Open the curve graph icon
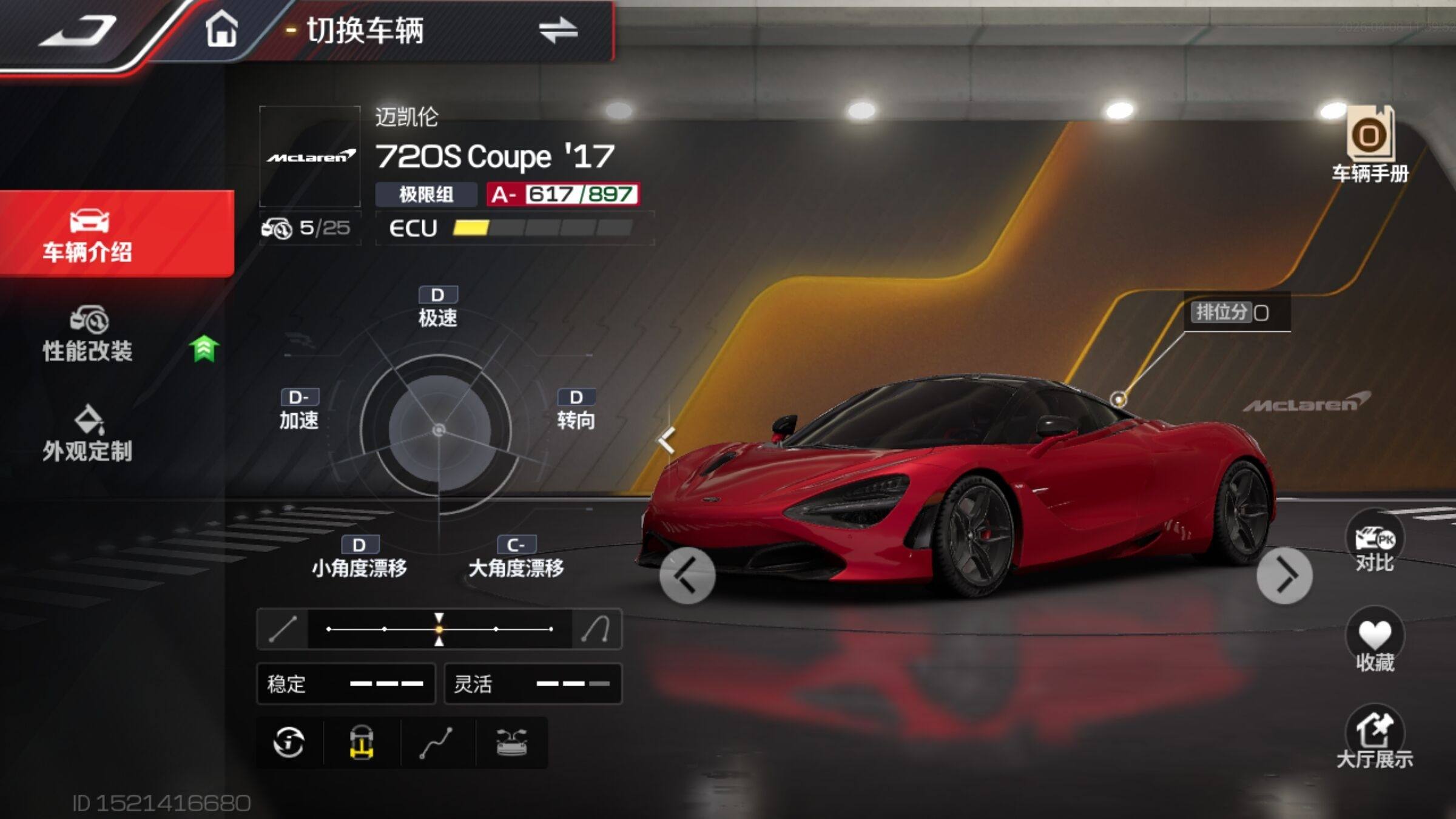The image size is (1456, 819). [x=436, y=743]
